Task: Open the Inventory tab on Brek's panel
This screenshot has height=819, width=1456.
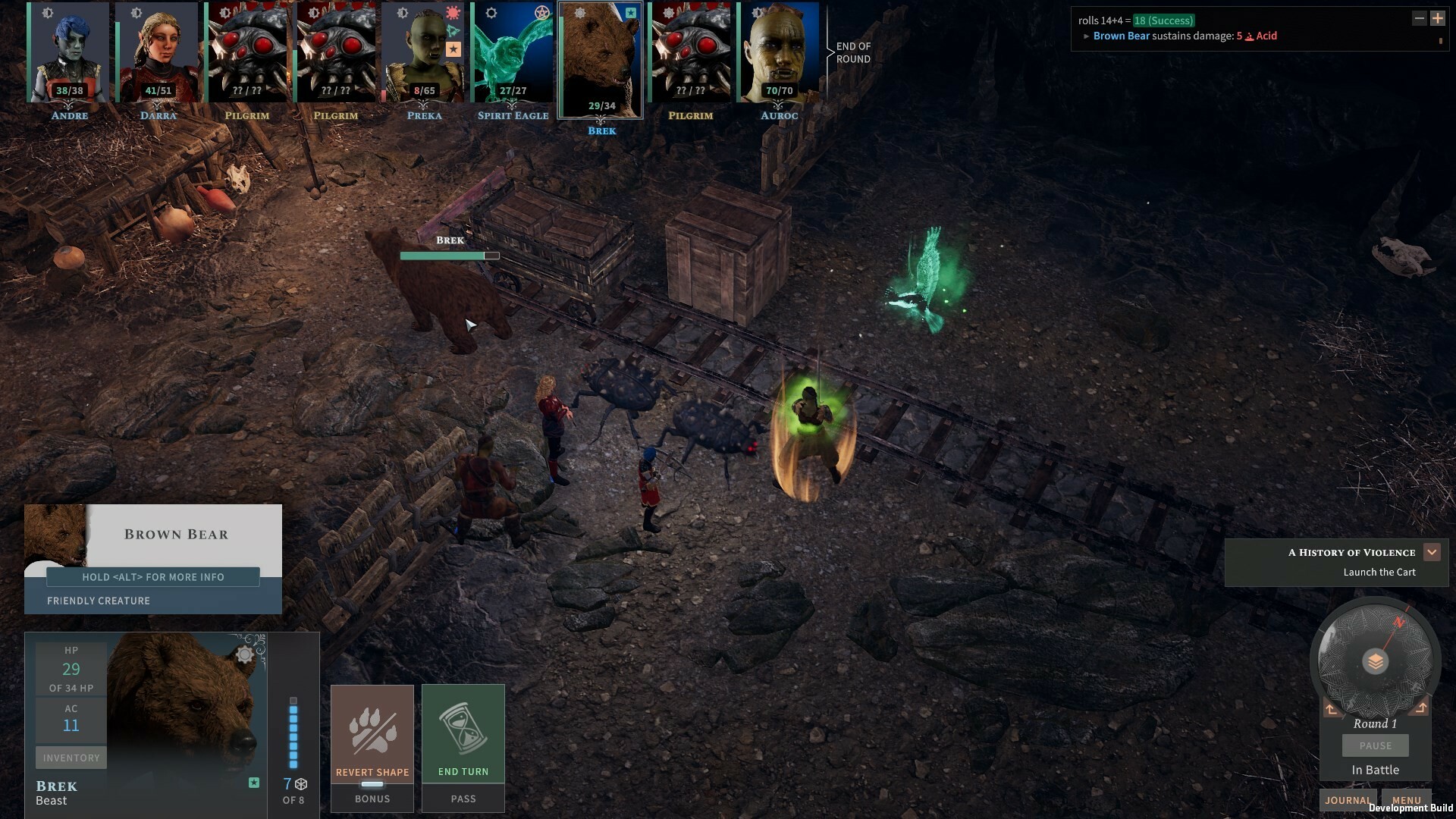Action: tap(71, 757)
